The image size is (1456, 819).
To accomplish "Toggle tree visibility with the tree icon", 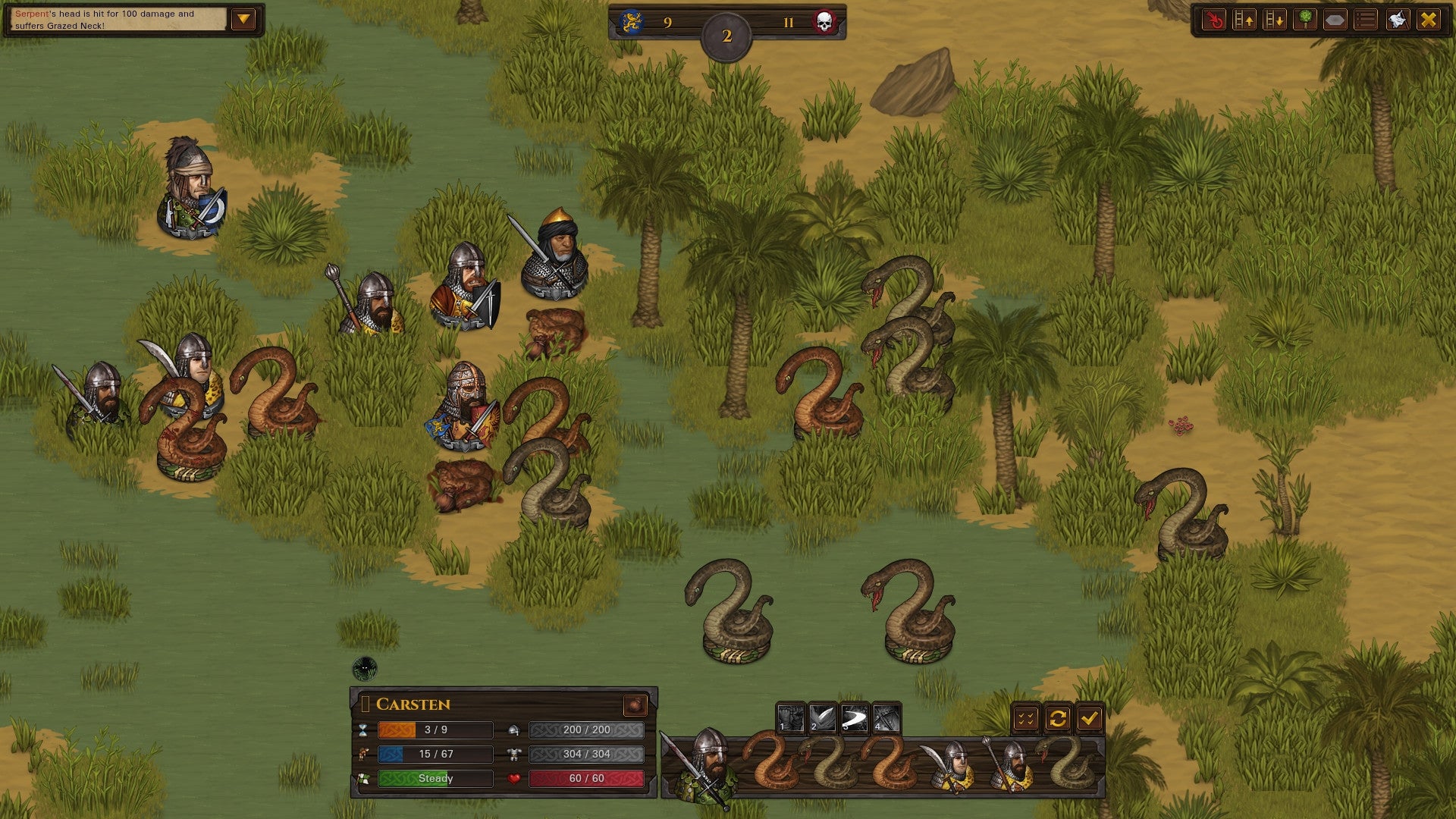I will (1305, 20).
